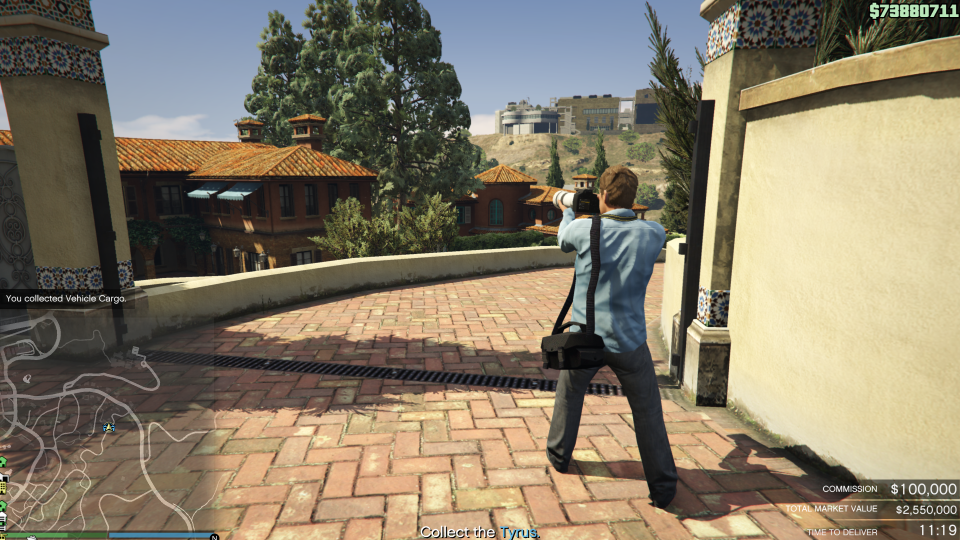This screenshot has width=960, height=540.
Task: Select the blue vehicle cargo blip on minimap
Action: (x=109, y=428)
